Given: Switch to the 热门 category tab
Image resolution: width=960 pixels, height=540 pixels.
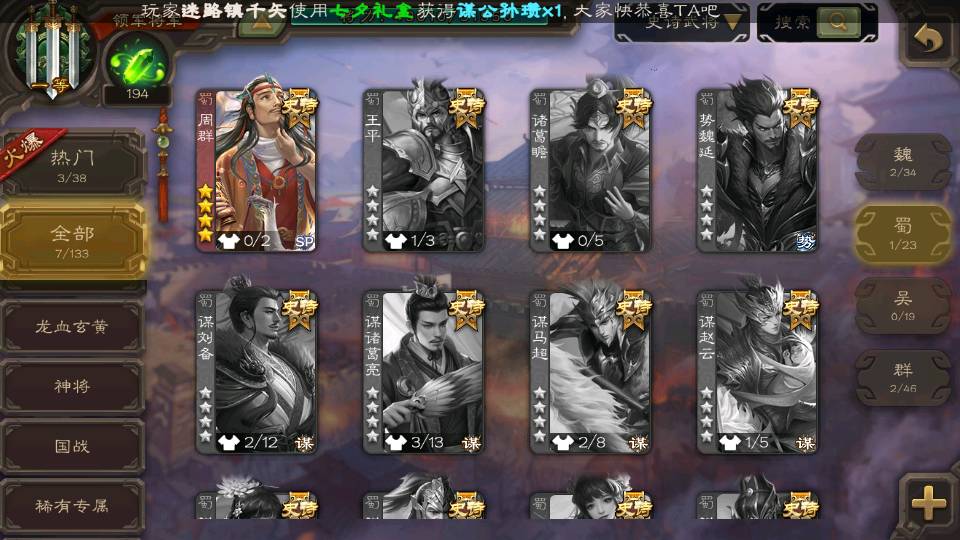Looking at the screenshot, I should [72, 162].
